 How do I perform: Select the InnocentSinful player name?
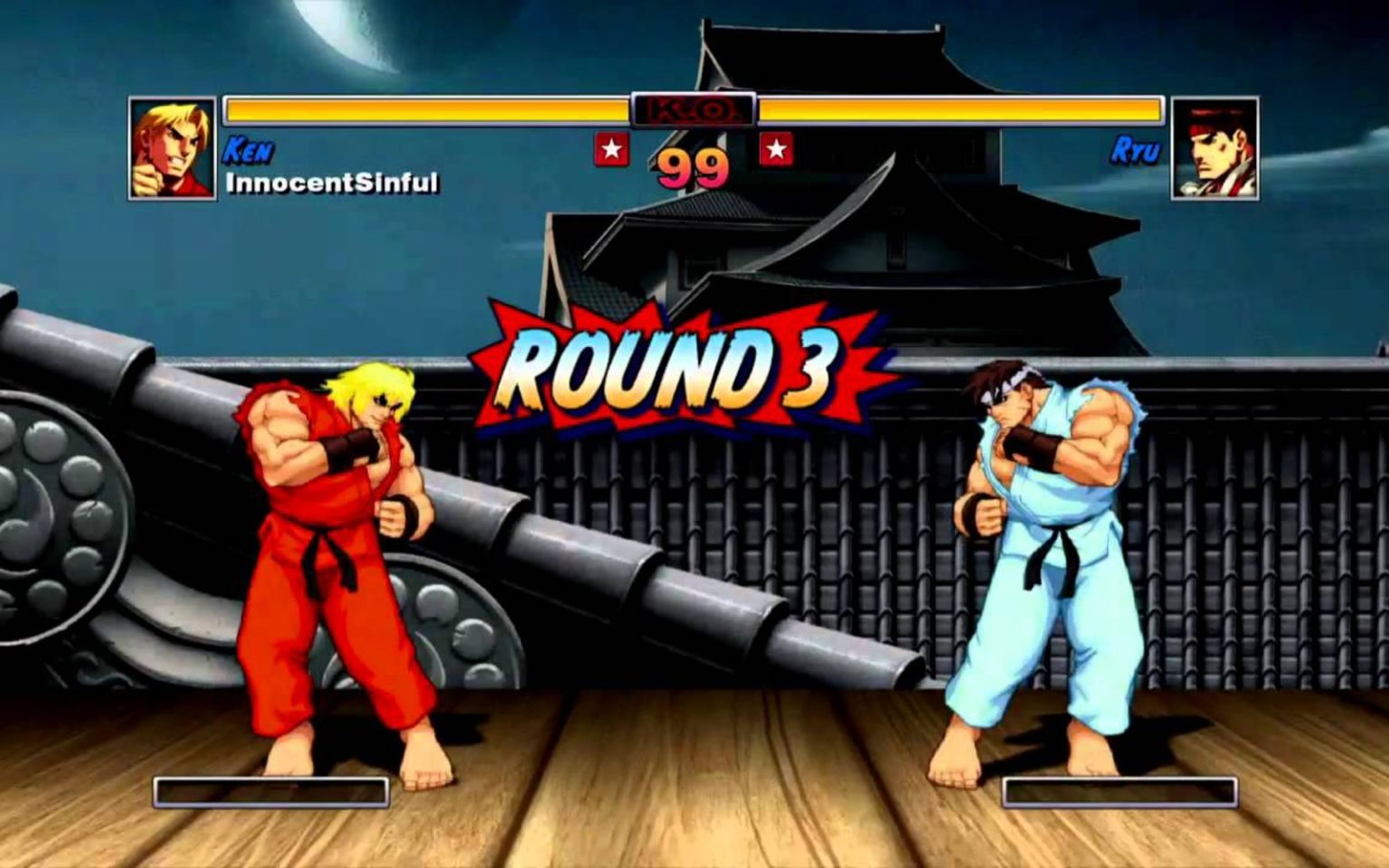[x=332, y=184]
